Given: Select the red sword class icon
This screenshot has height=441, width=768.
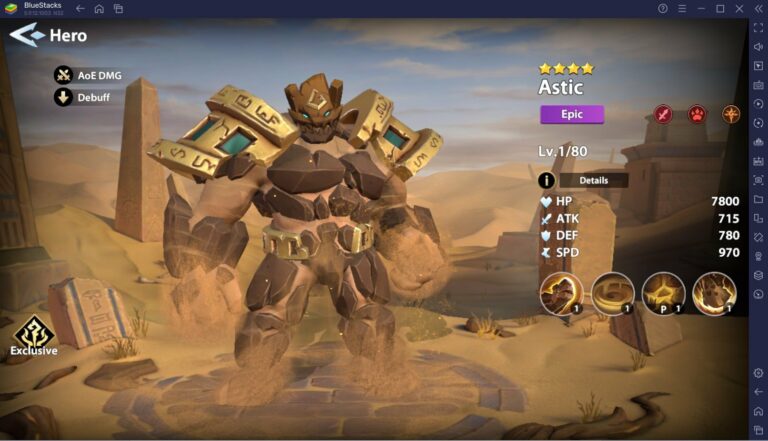Looking at the screenshot, I should tap(662, 114).
